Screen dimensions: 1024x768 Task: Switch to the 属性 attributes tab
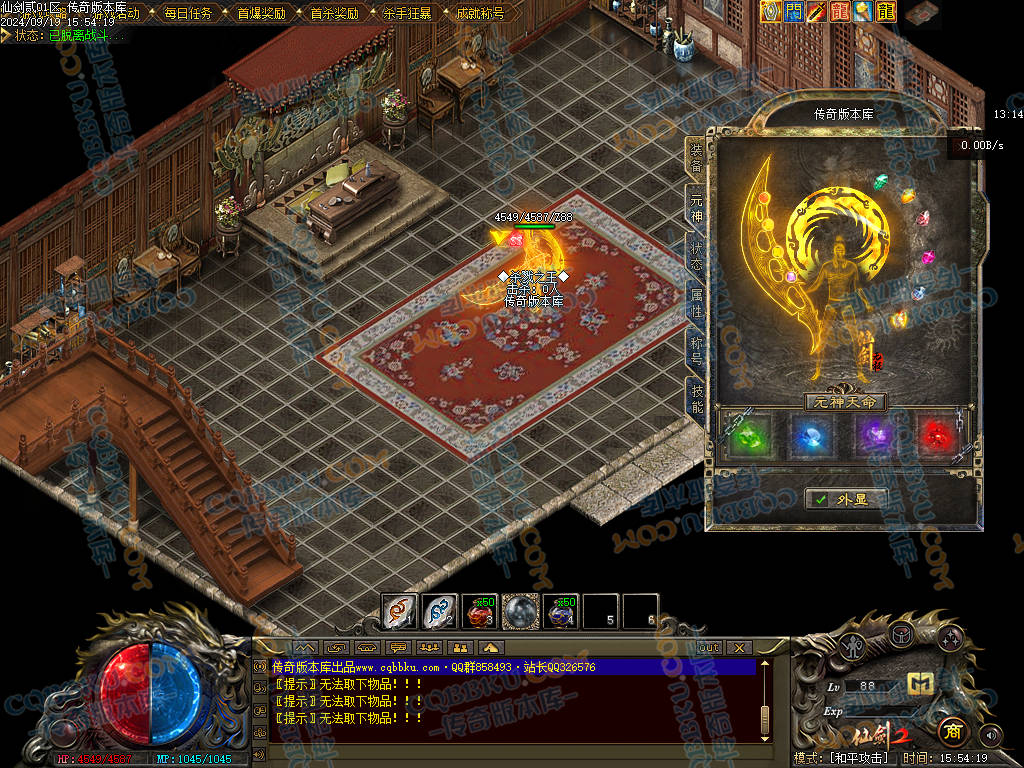point(696,303)
